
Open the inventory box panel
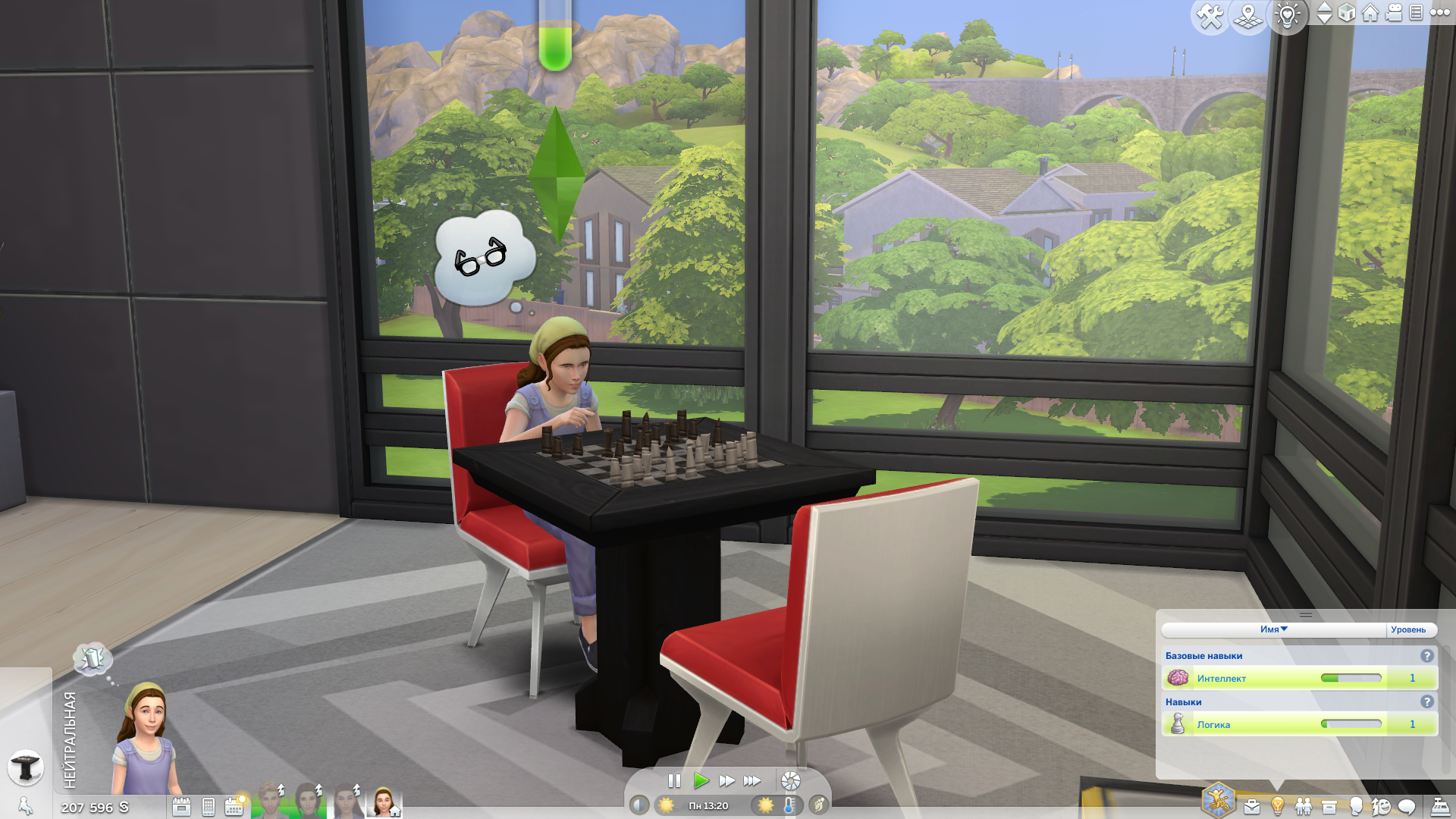pyautogui.click(x=1329, y=806)
